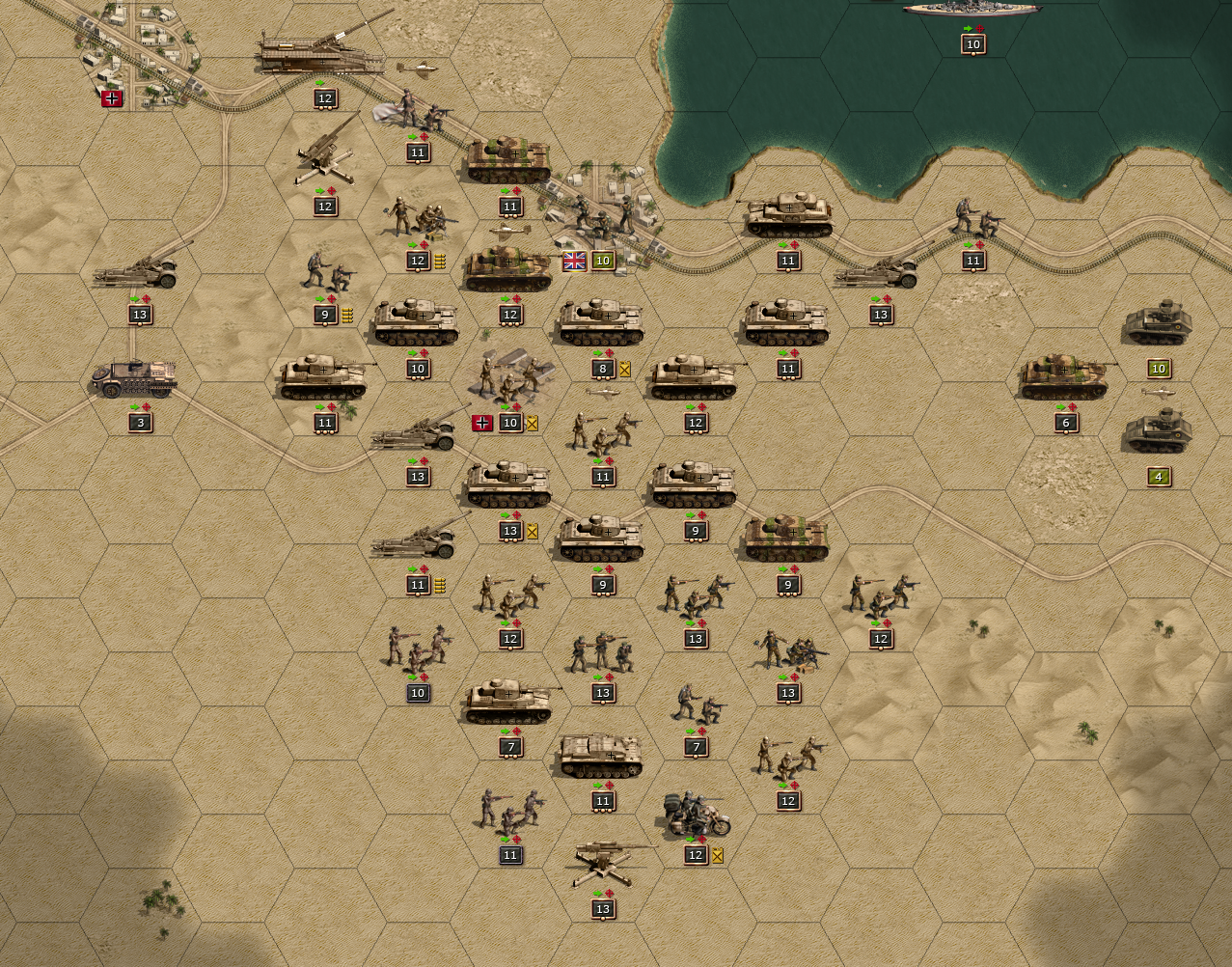The width and height of the screenshot is (1232, 967).
Task: Target the British infantry in the Union Jack town
Action: tap(603, 218)
